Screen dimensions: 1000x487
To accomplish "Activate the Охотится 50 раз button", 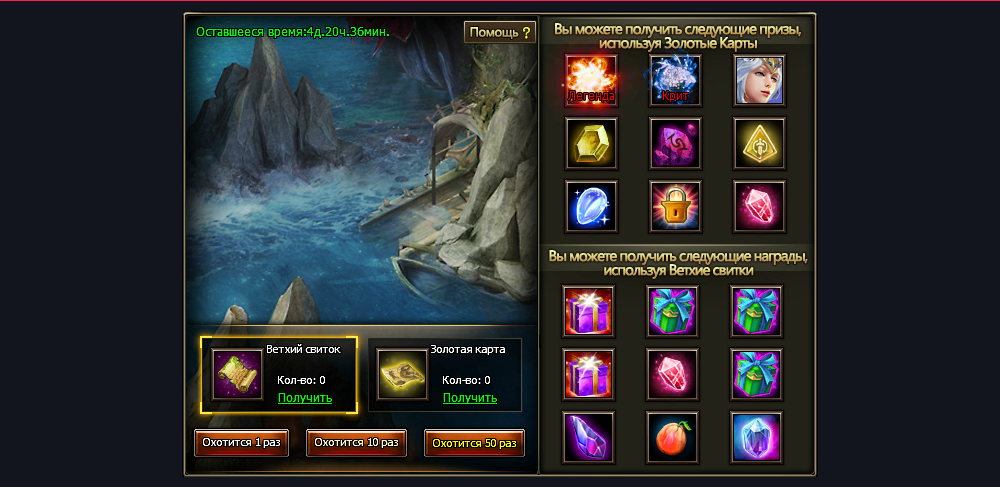I will pyautogui.click(x=474, y=443).
